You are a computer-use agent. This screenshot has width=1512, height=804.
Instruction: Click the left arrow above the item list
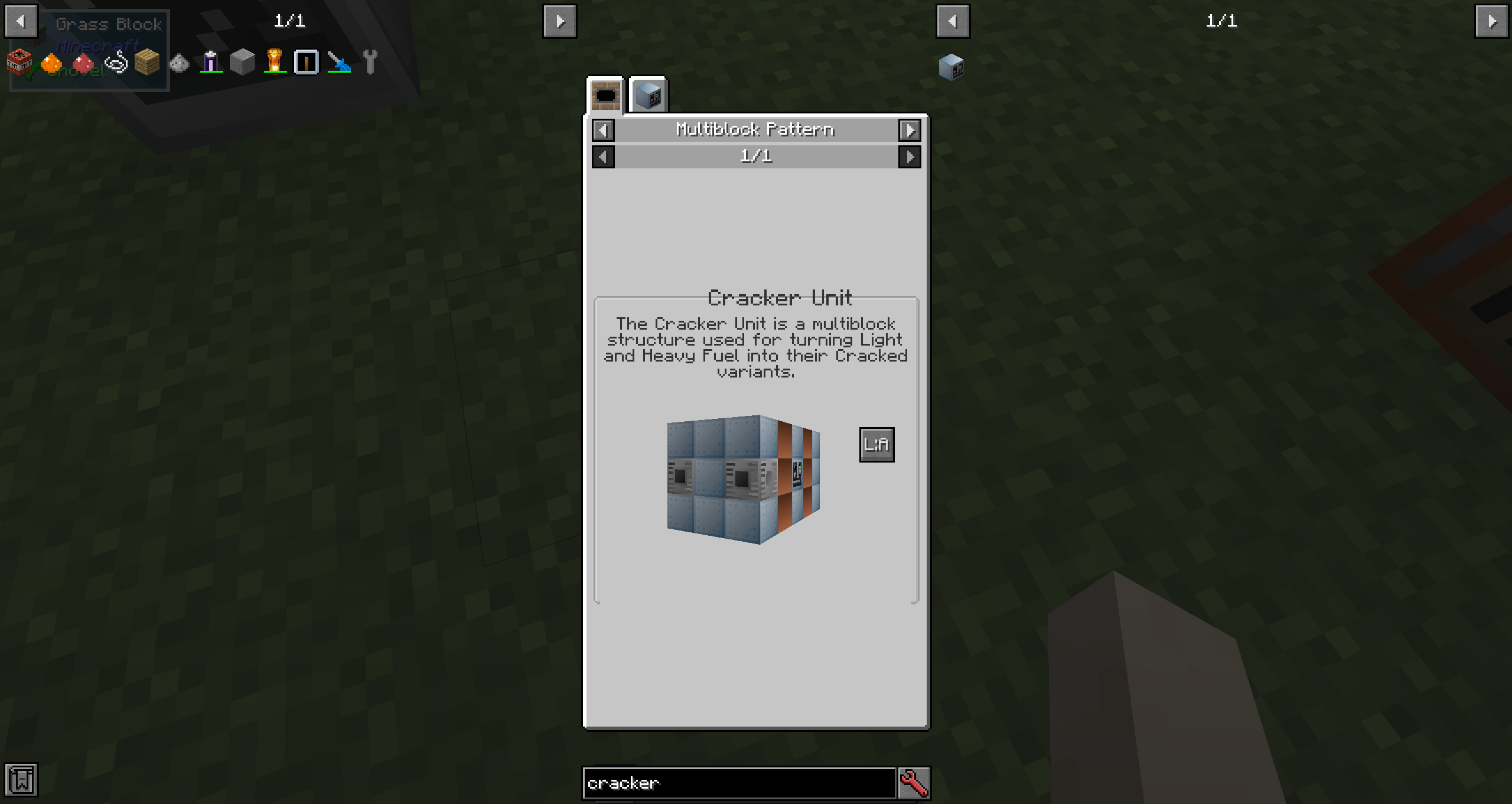[21, 21]
